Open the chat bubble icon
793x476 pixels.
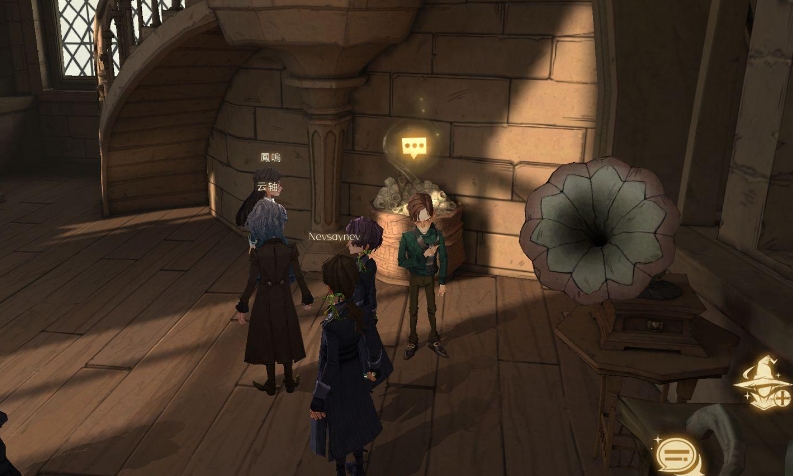(x=677, y=456)
